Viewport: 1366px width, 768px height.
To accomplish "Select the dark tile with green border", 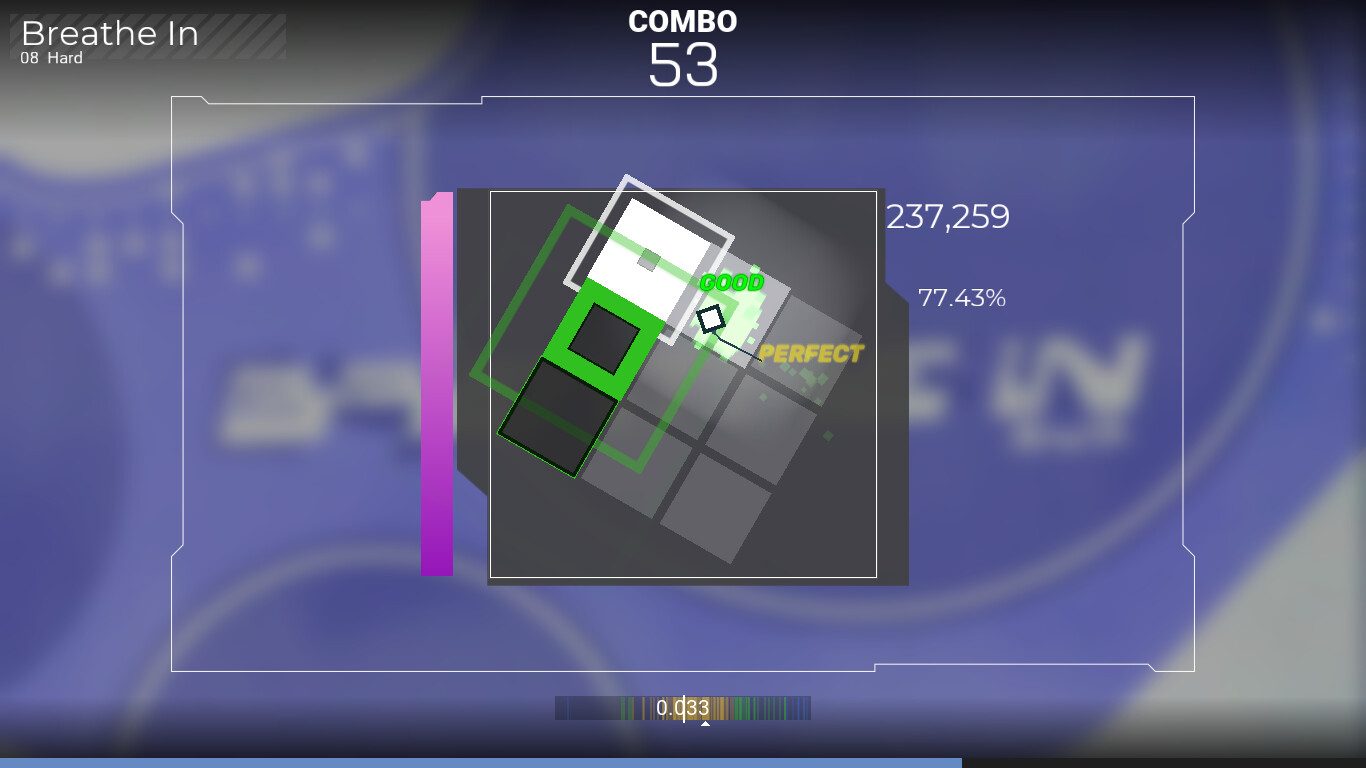I will [x=560, y=420].
